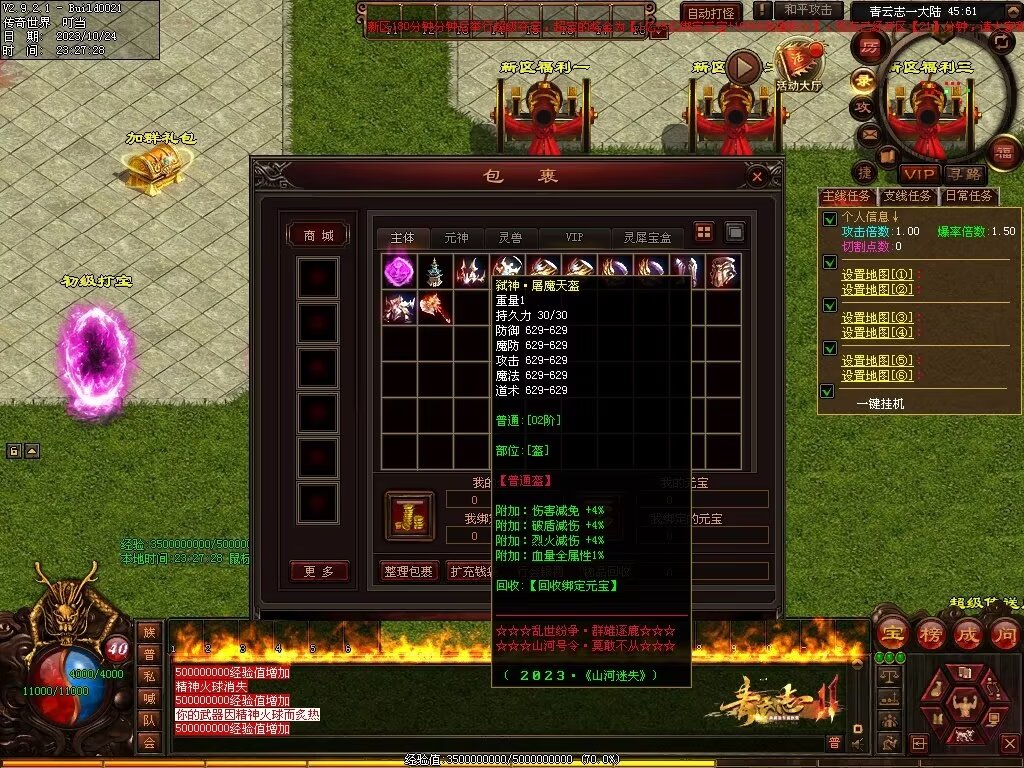Activate 一键挂机 auto-play

tap(880, 403)
